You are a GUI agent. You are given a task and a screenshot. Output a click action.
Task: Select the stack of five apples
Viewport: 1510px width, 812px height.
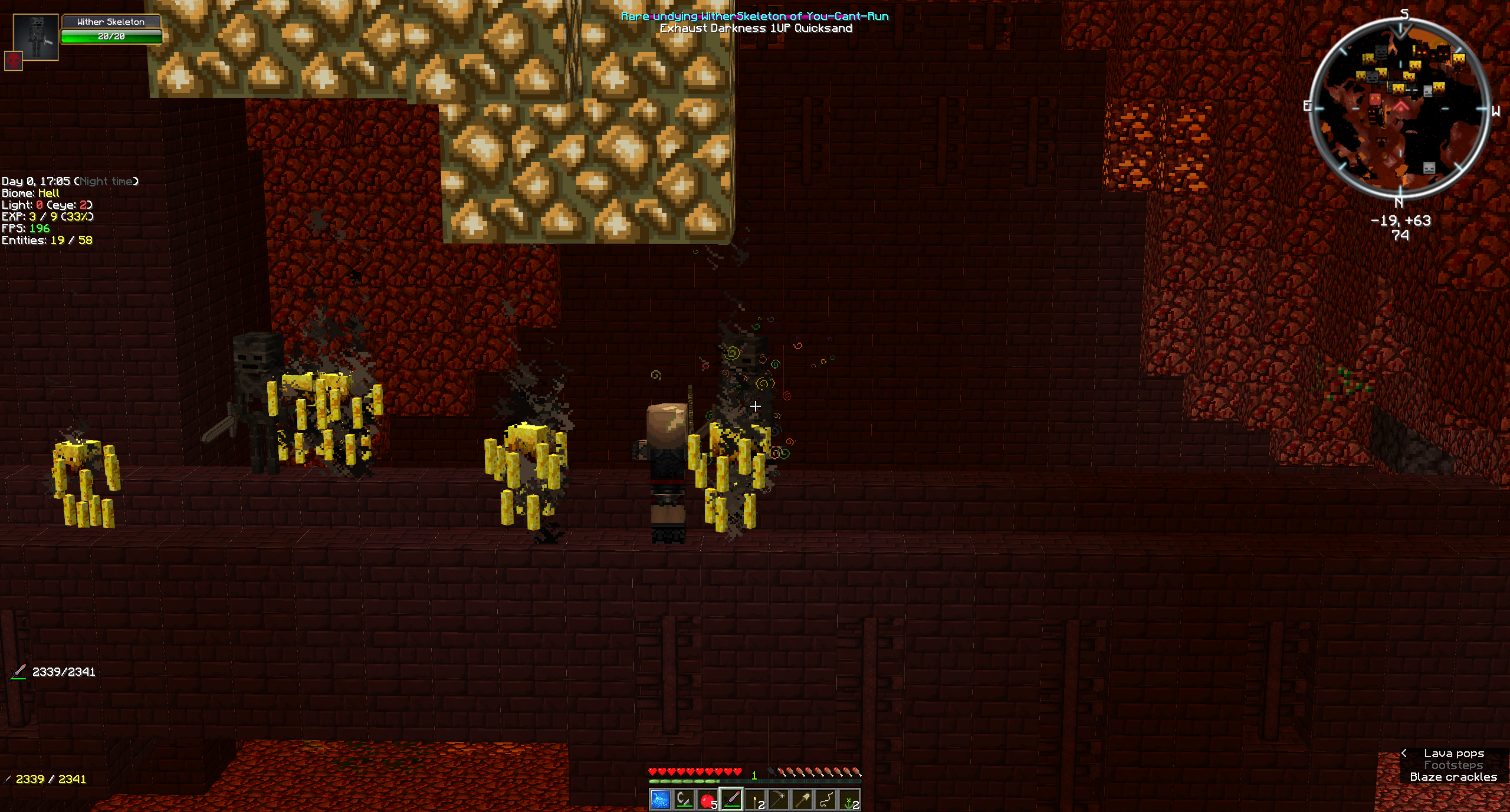click(x=708, y=800)
